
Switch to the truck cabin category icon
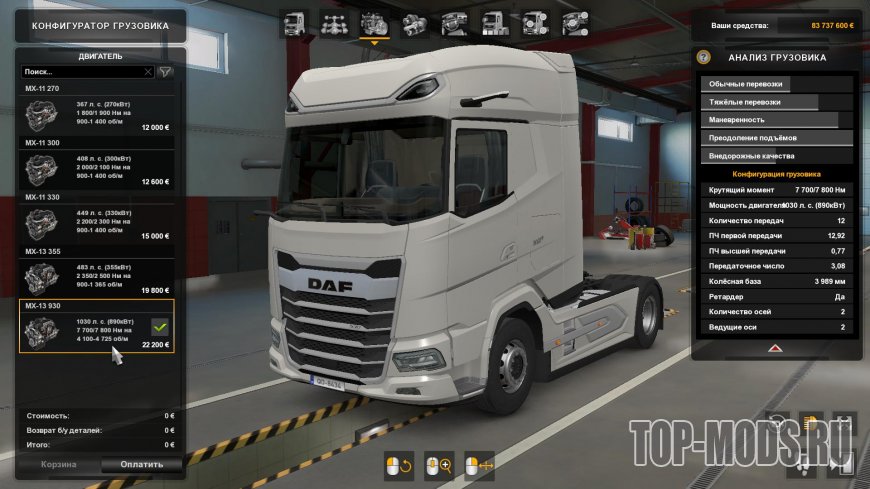[x=295, y=23]
